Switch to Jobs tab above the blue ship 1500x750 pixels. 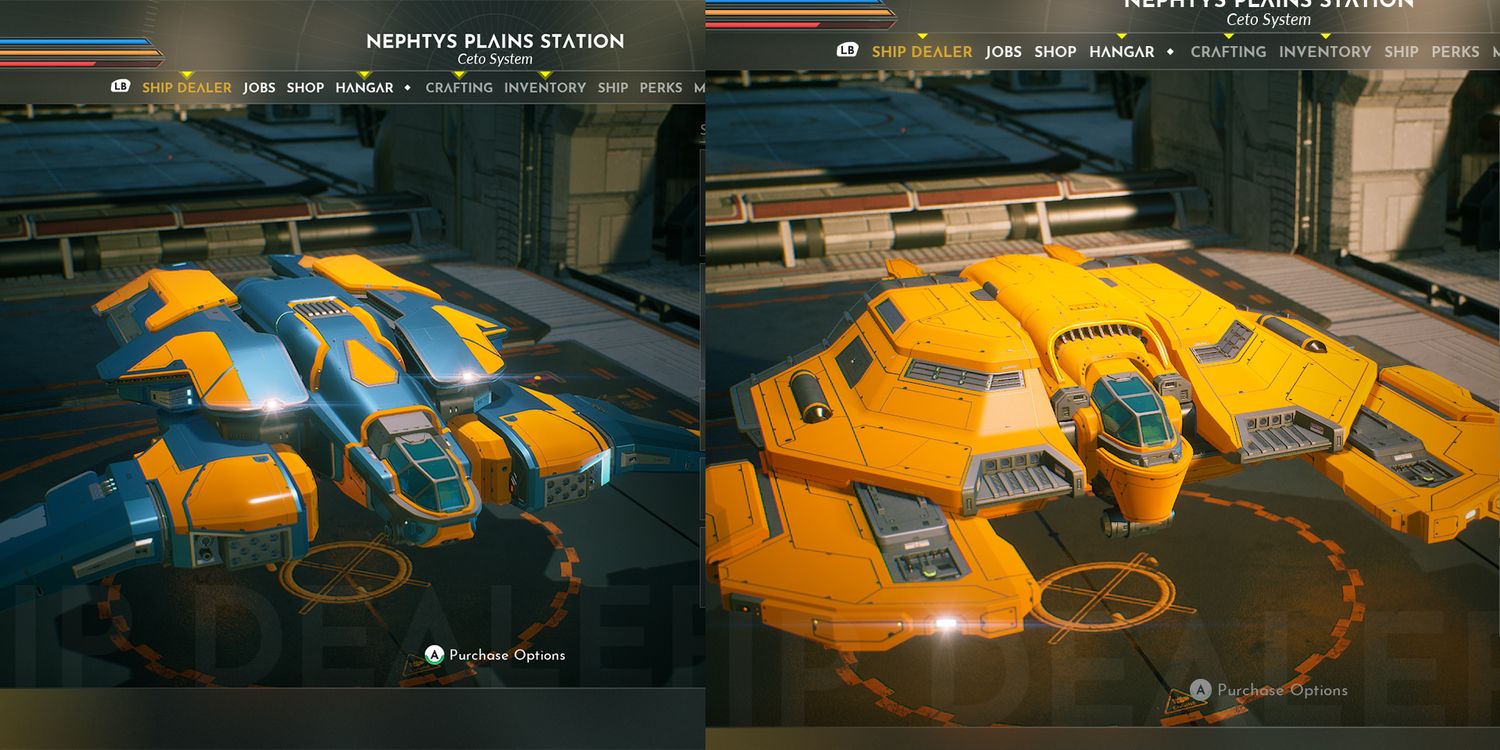pyautogui.click(x=259, y=88)
